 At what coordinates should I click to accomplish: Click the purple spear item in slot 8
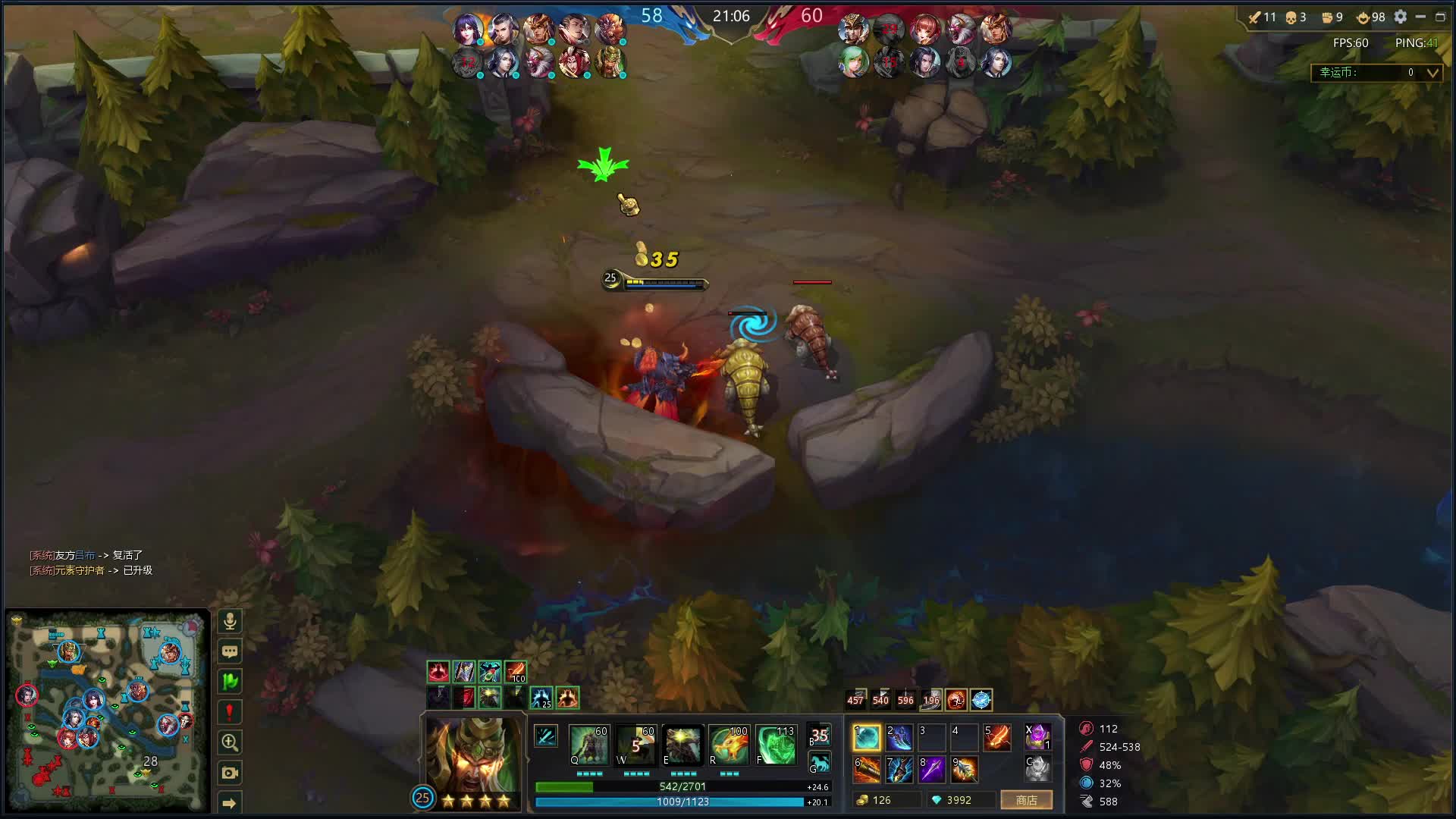pos(931,769)
